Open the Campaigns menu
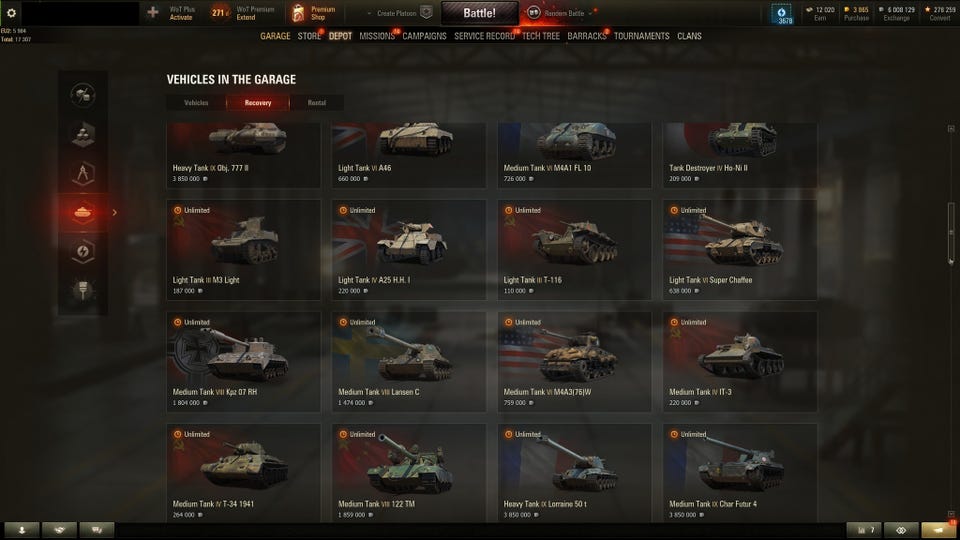This screenshot has width=960, height=540. coord(424,36)
